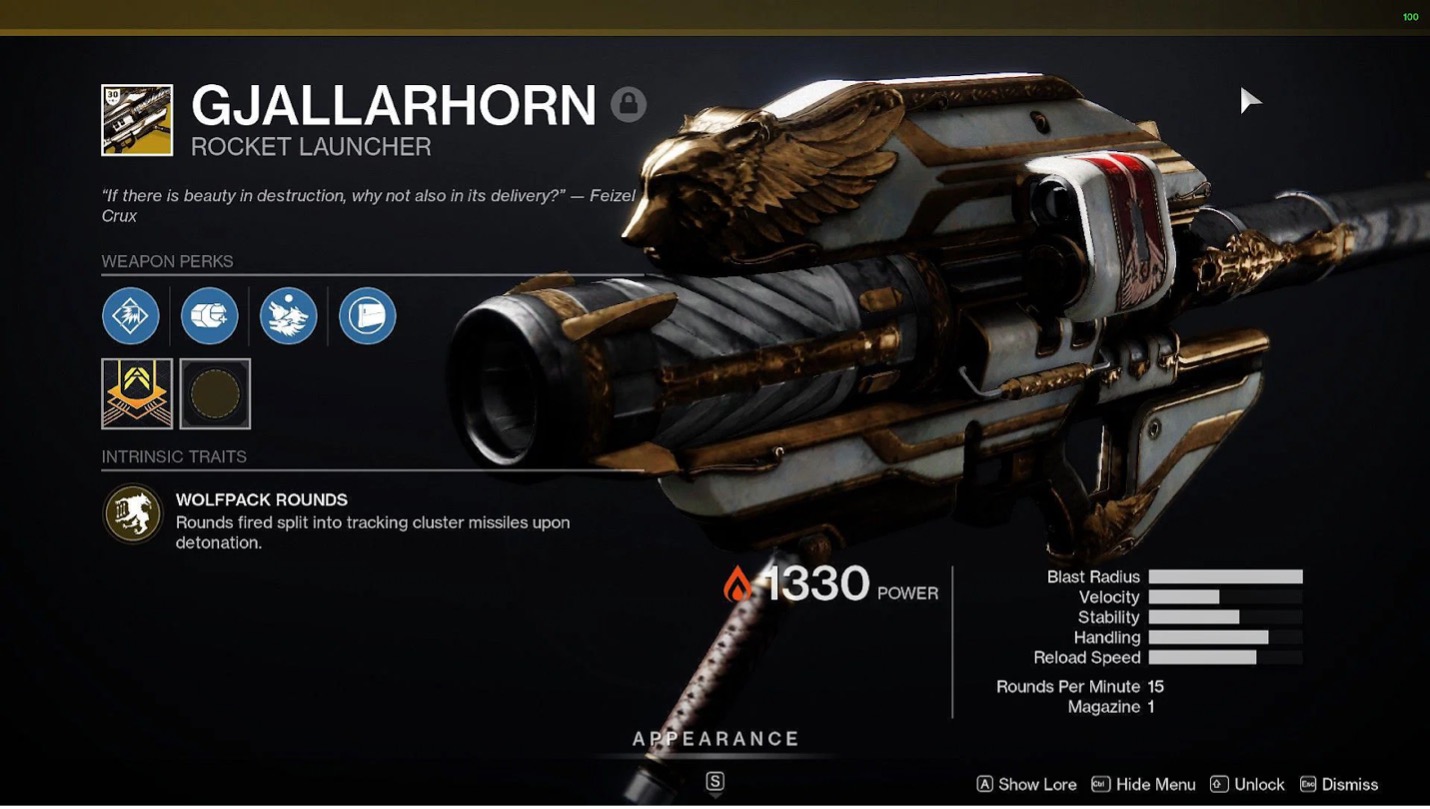
Task: Select the magazine perk icon with plus symbol
Action: [209, 315]
